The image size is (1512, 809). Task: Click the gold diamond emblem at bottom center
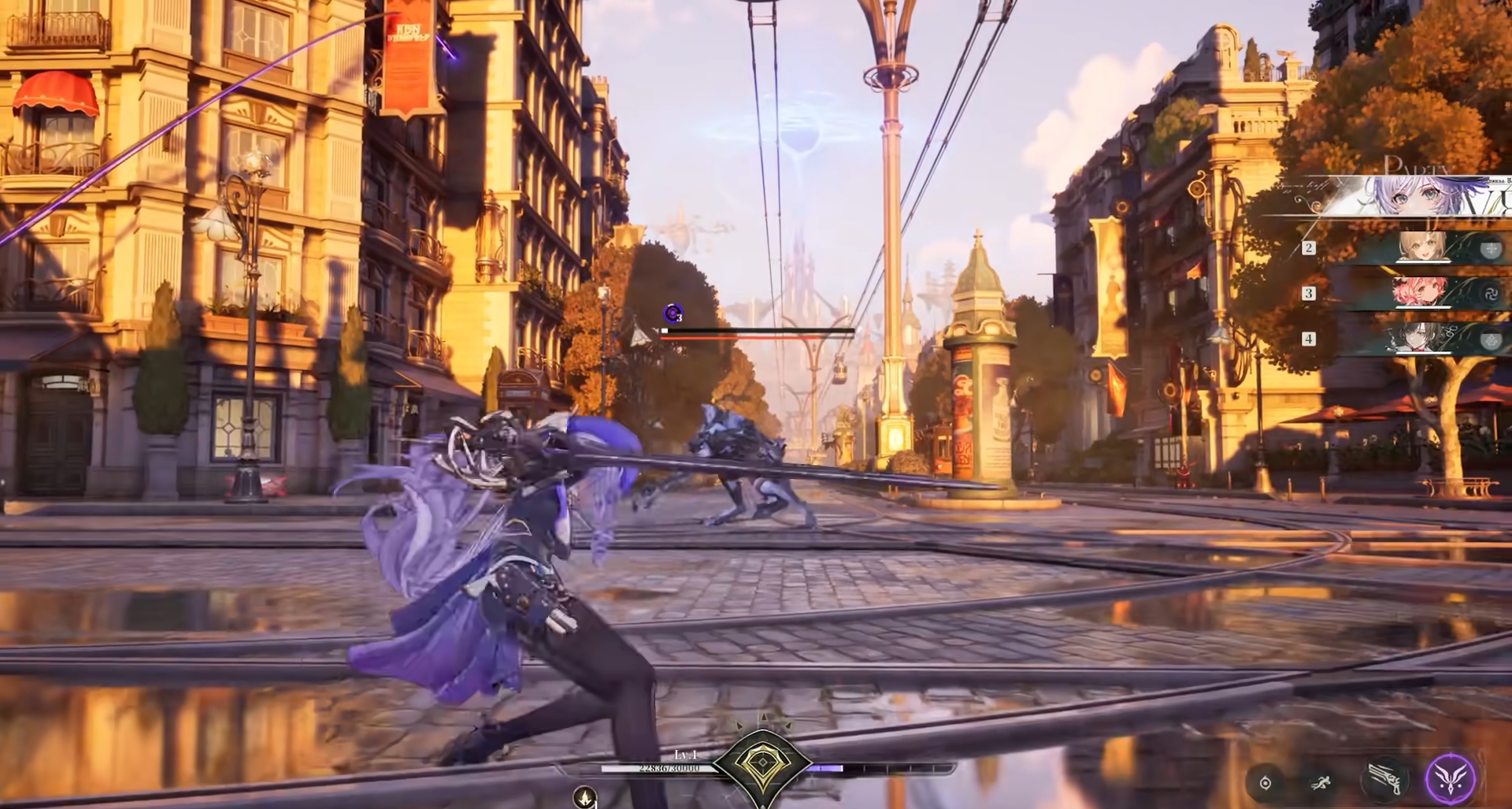[x=762, y=763]
